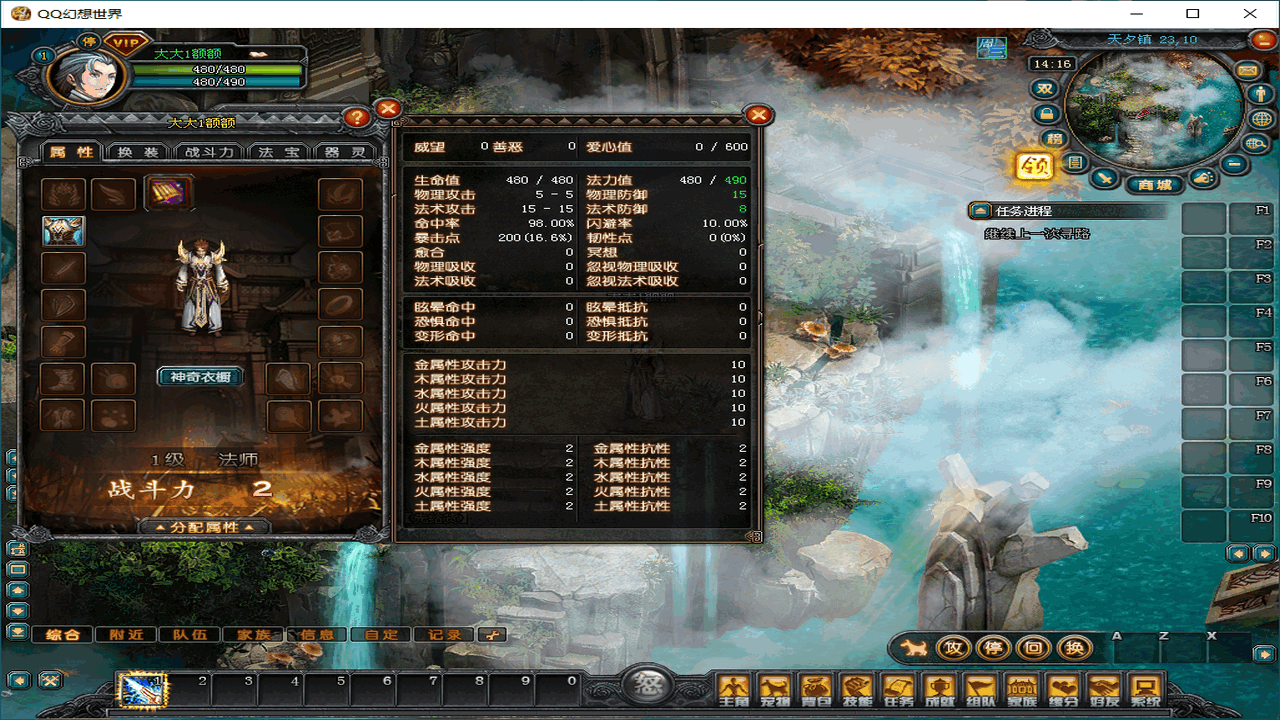This screenshot has height=720, width=1280.
Task: Click the 分配属性 button
Action: (x=204, y=526)
